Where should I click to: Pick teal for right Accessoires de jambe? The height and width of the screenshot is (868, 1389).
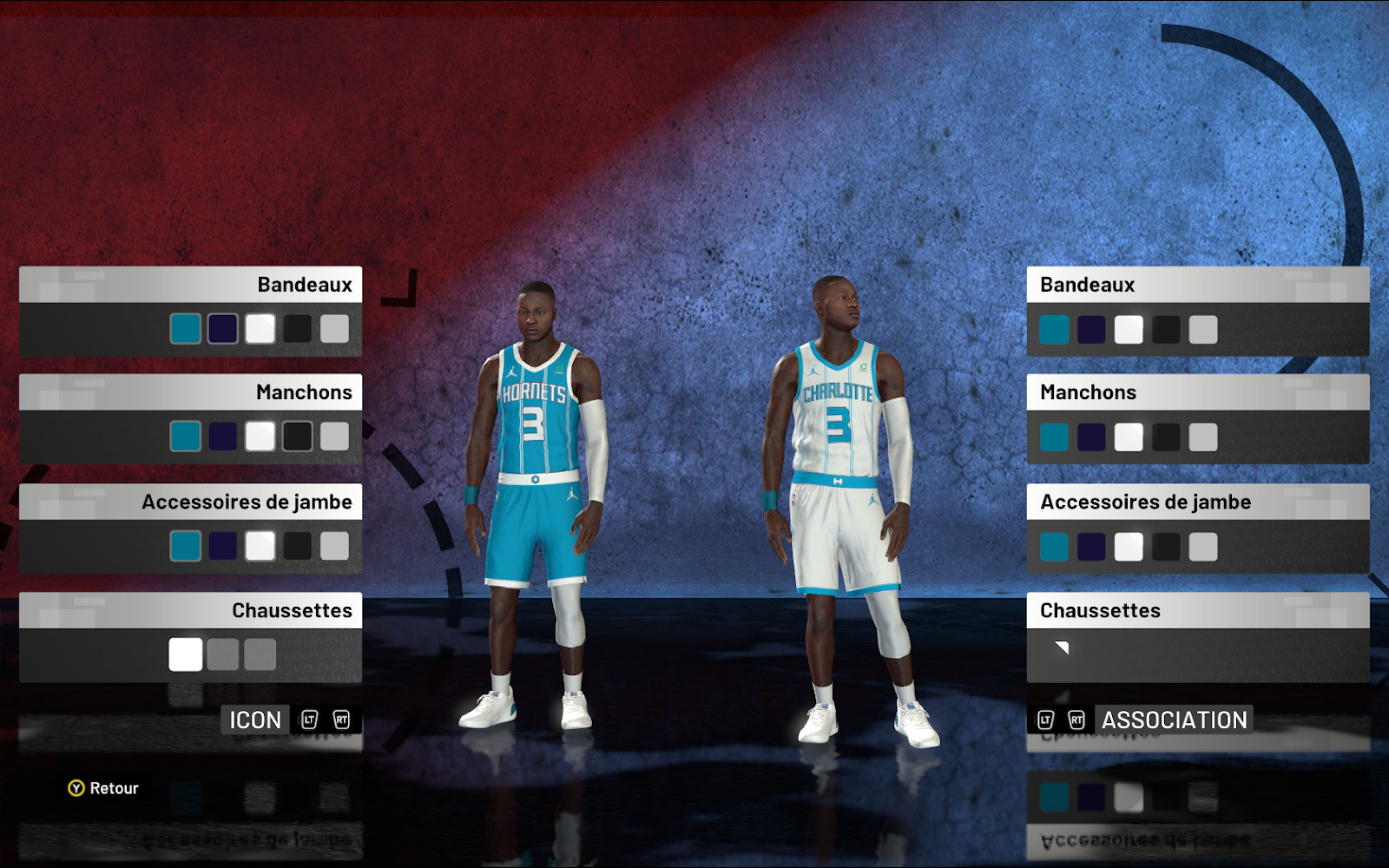[1053, 548]
